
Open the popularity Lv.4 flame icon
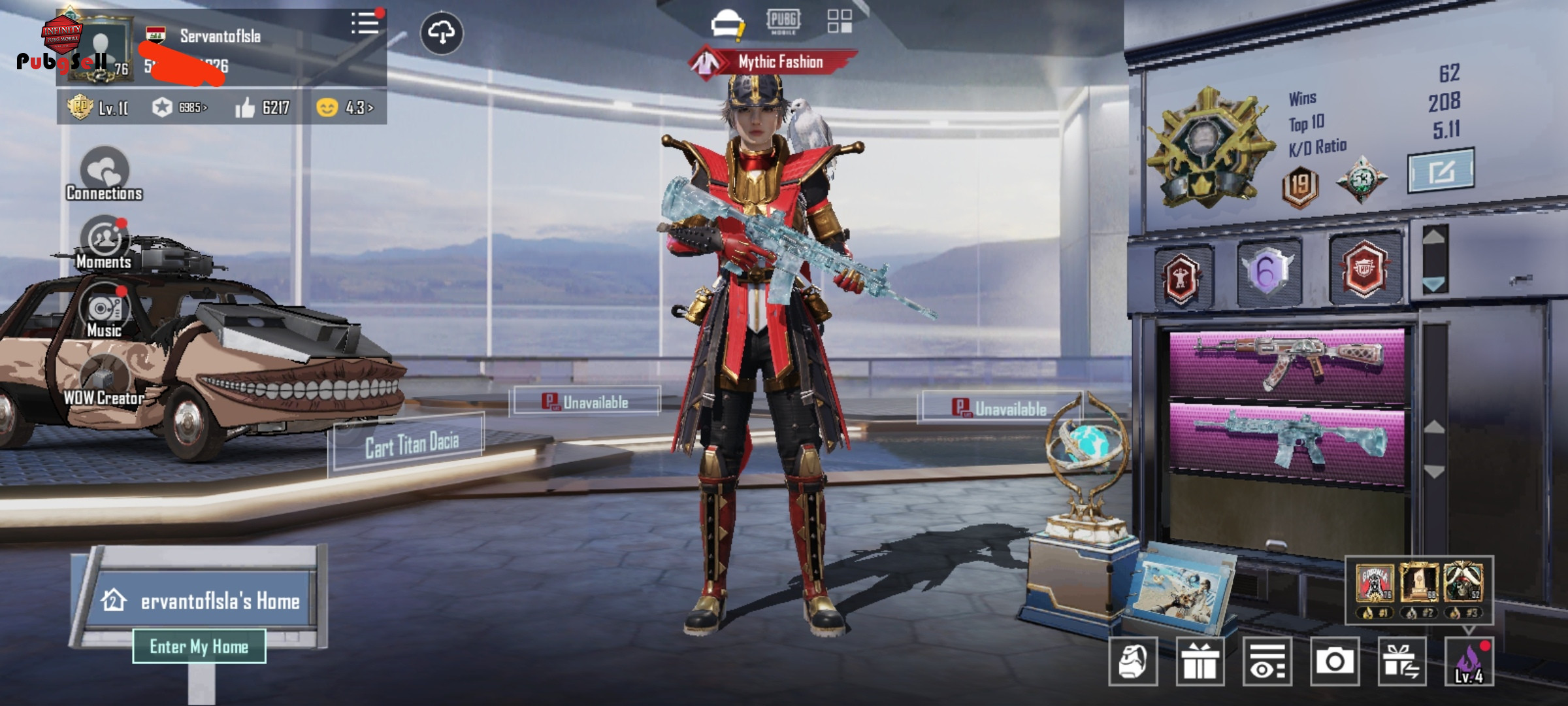coord(1469,662)
